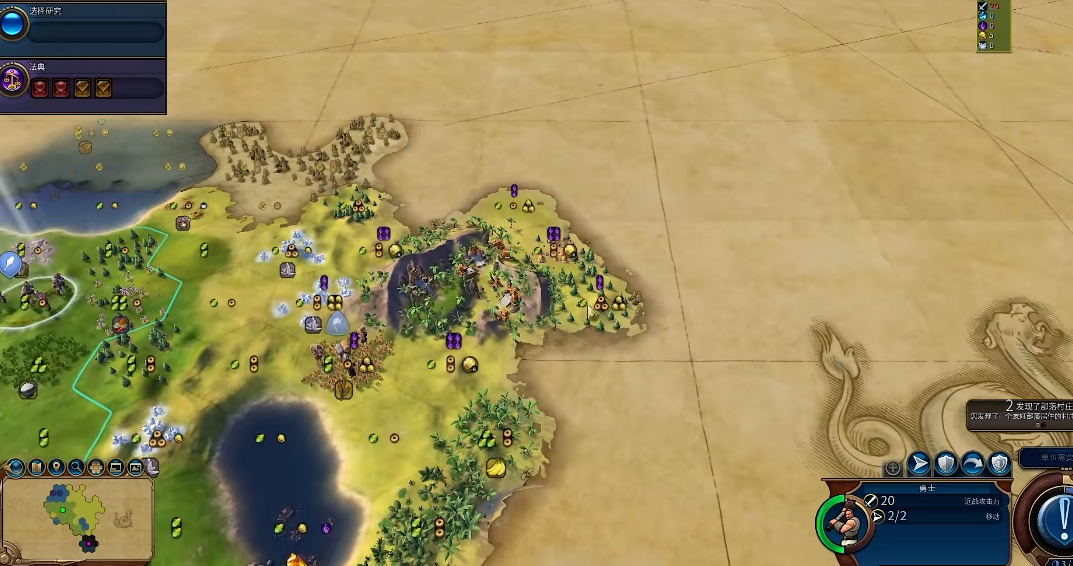Click the minimap to move the camera
The height and width of the screenshot is (566, 1073).
click(78, 517)
